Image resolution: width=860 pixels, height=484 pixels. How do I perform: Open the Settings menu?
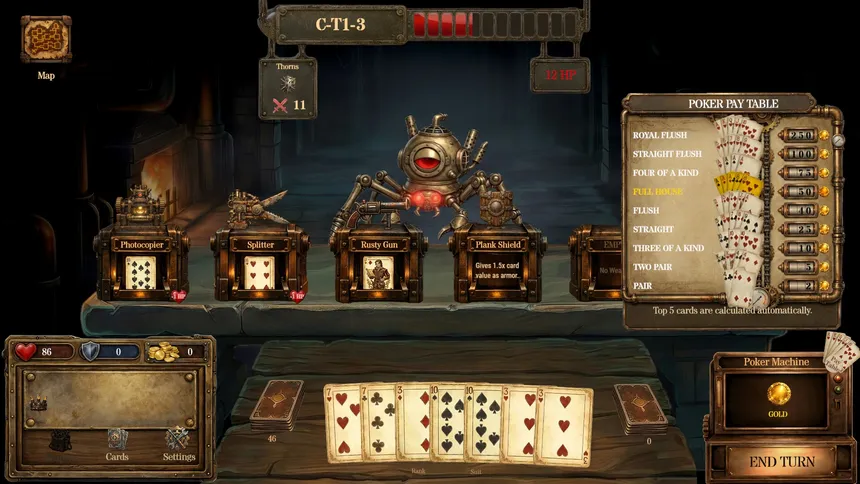(178, 440)
